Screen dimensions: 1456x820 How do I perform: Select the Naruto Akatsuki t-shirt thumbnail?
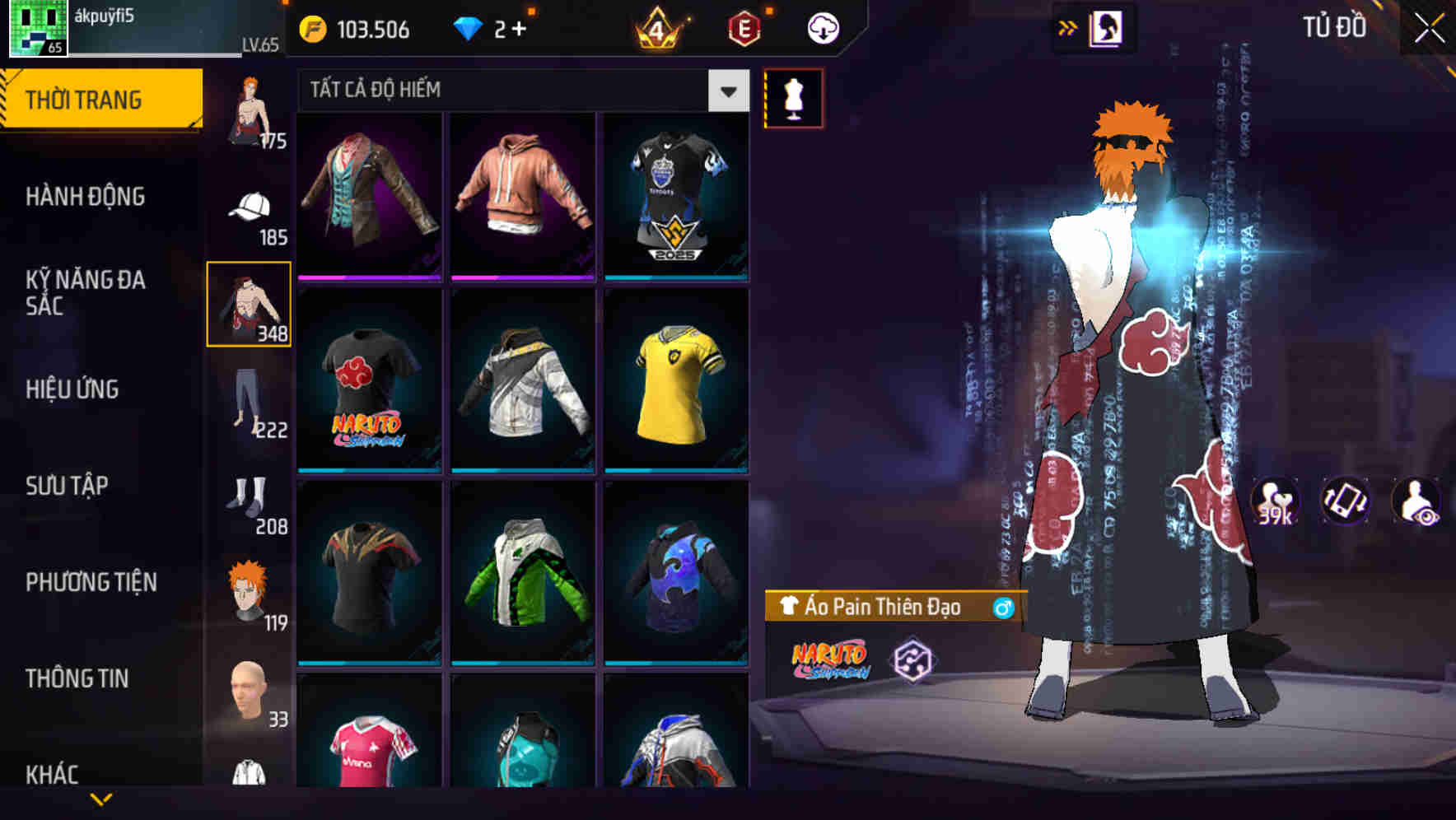(x=368, y=395)
